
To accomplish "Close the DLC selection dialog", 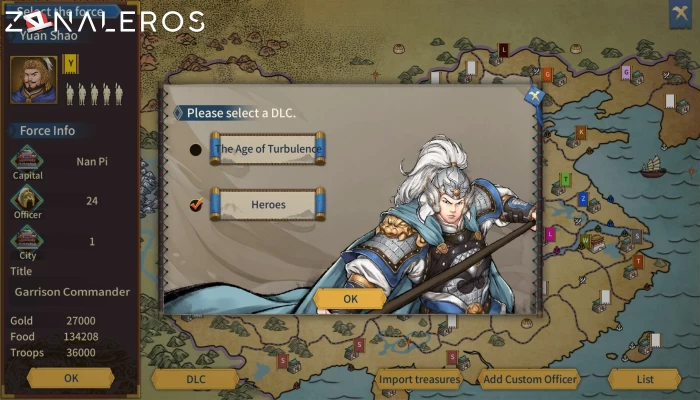I will click(x=534, y=96).
